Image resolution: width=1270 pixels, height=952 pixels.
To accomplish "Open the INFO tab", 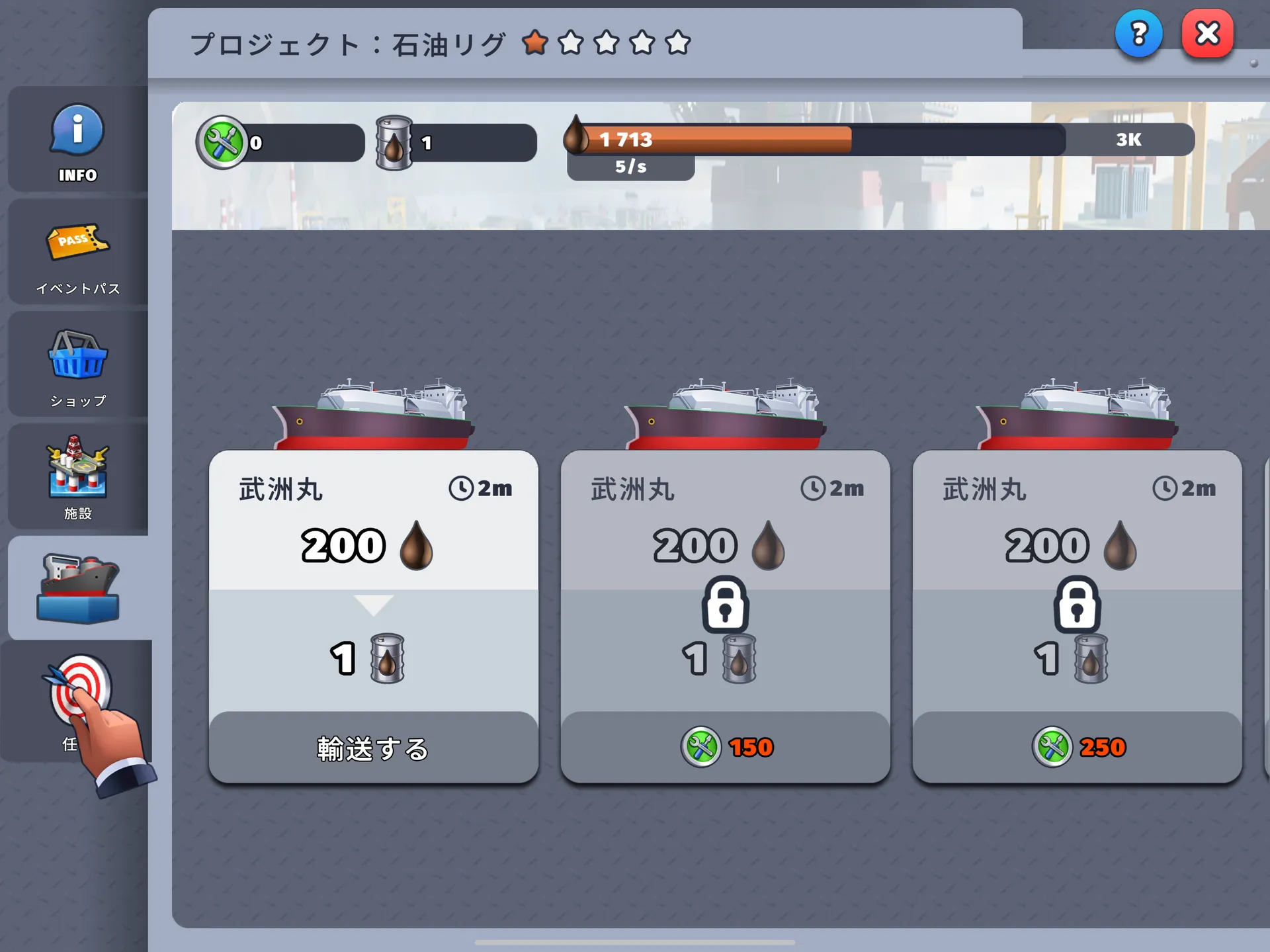I will click(77, 141).
